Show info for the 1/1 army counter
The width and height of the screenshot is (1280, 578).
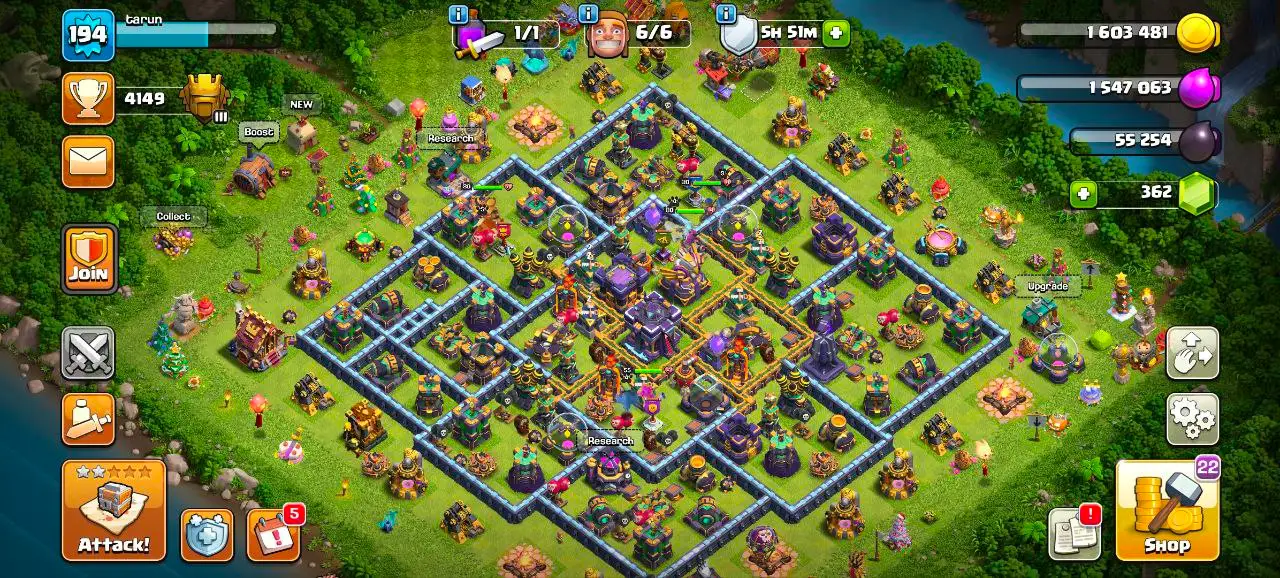[459, 14]
